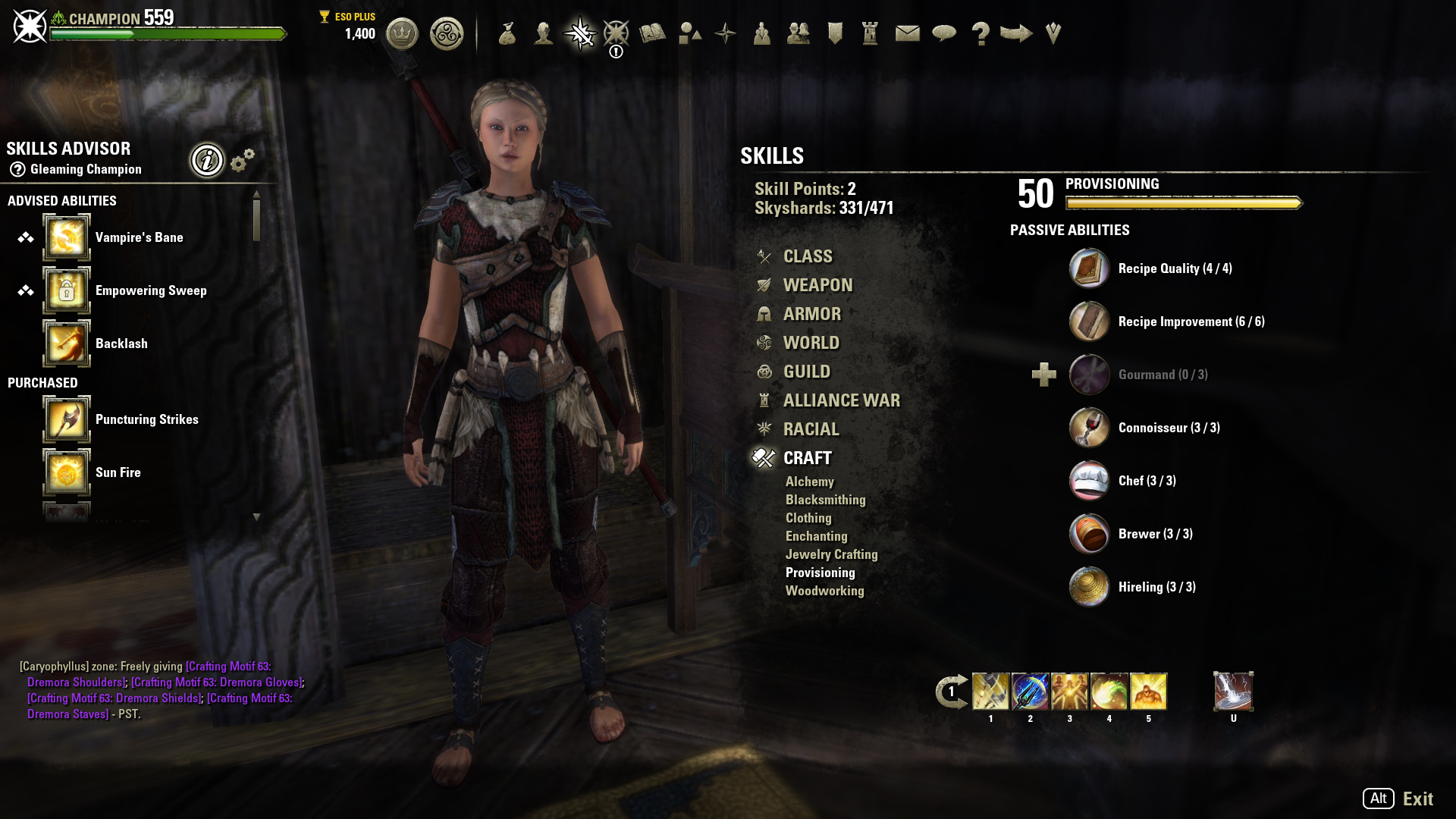The width and height of the screenshot is (1456, 819).
Task: Switch to the Woodworking skill line
Action: tap(824, 591)
